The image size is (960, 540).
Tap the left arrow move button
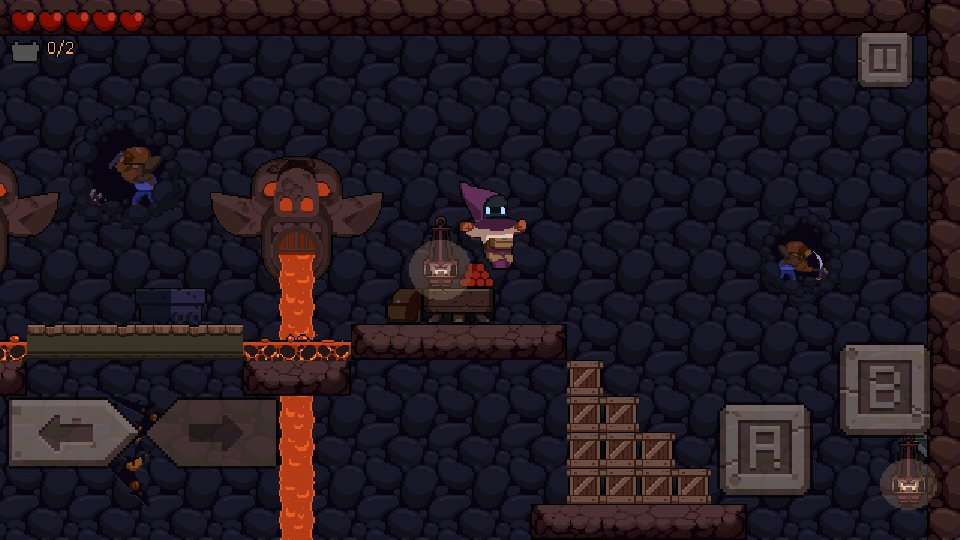[x=70, y=433]
